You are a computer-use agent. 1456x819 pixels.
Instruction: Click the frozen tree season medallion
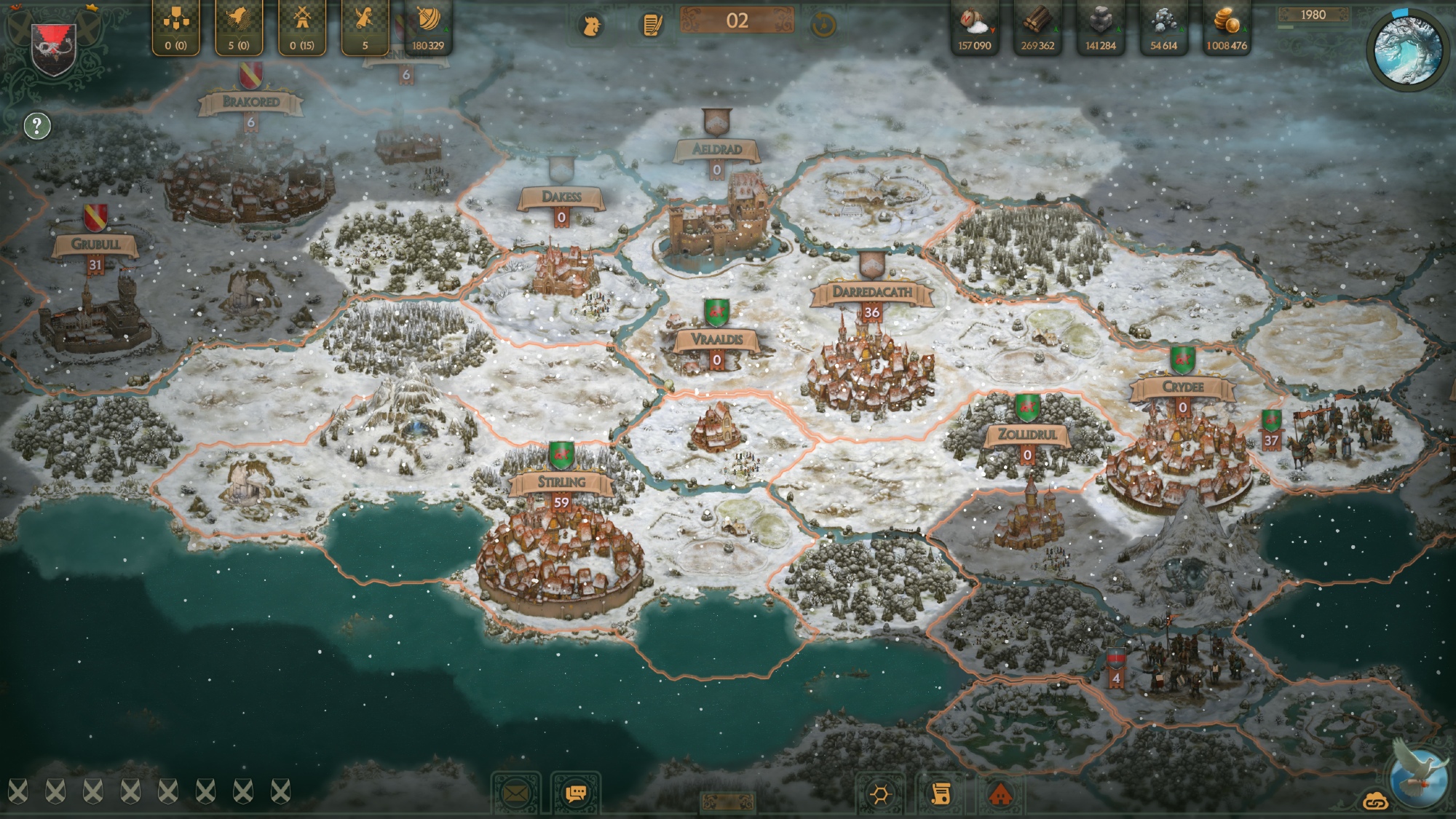tap(1407, 50)
